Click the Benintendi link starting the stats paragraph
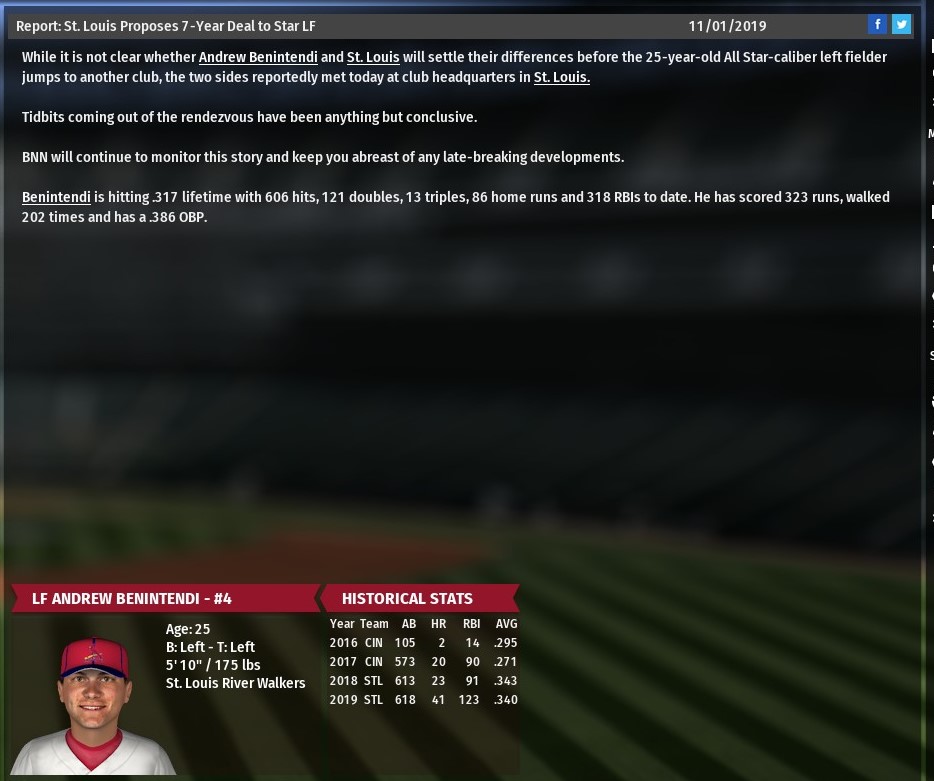Viewport: 934px width, 781px height. [x=56, y=197]
